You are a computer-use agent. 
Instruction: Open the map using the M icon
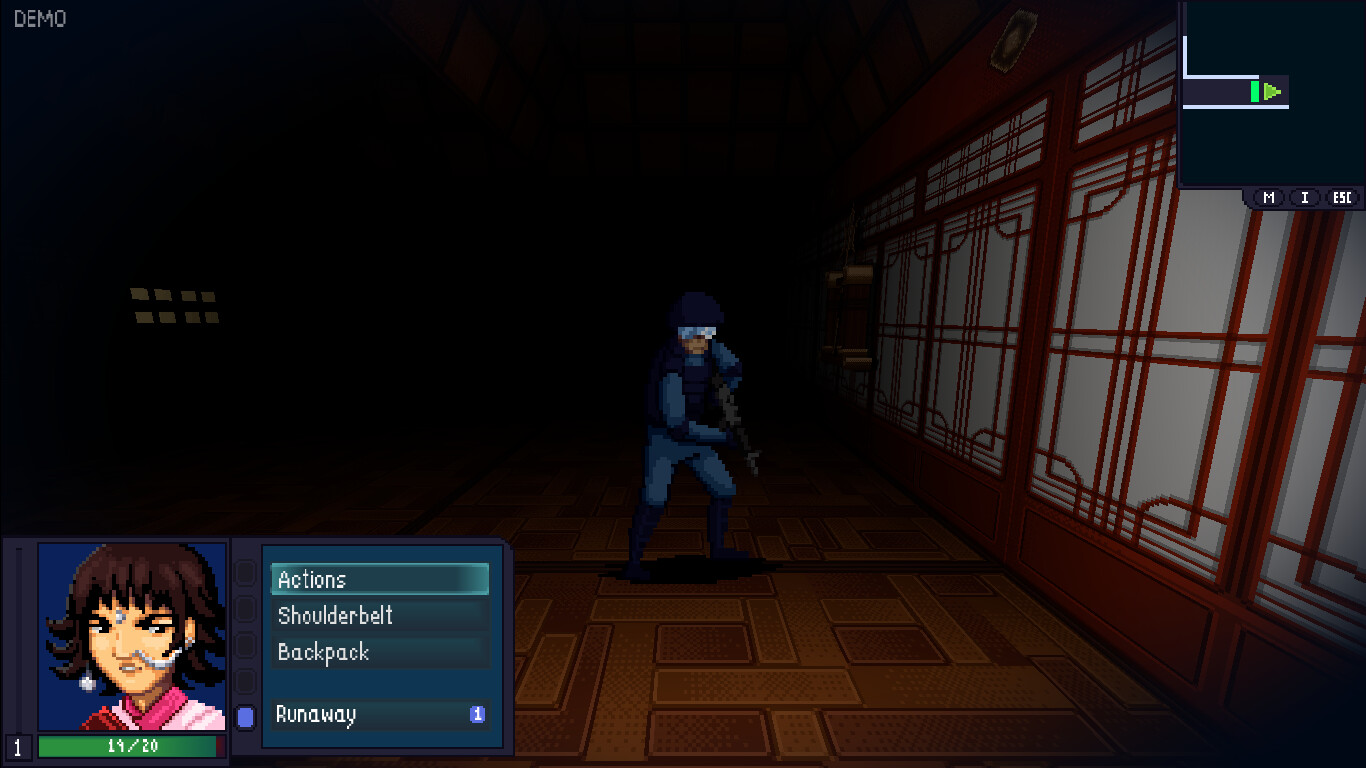1267,197
